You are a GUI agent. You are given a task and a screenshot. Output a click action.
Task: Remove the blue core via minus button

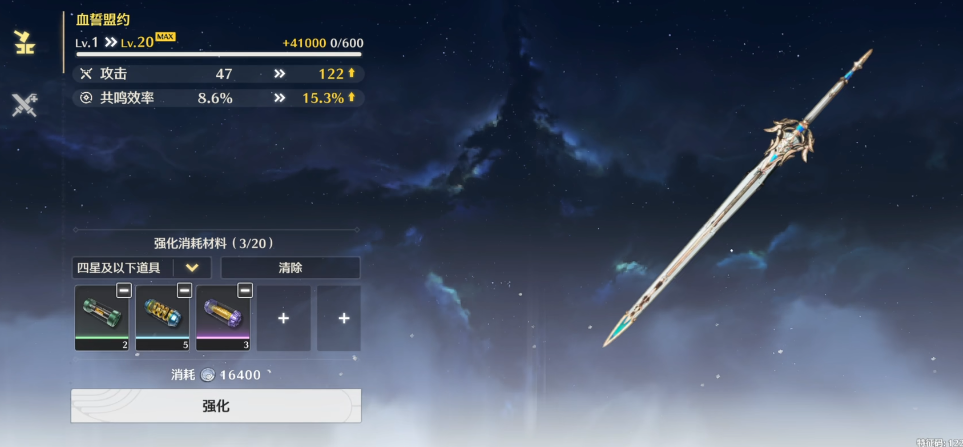(184, 290)
